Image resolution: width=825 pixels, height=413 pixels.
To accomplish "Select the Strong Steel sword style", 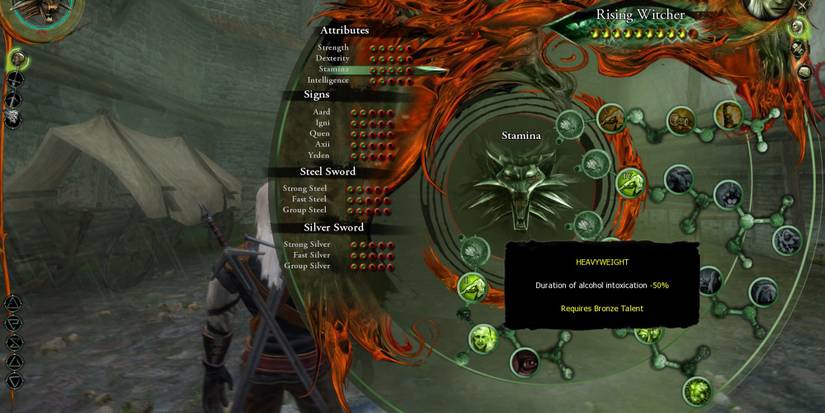I will (305, 188).
